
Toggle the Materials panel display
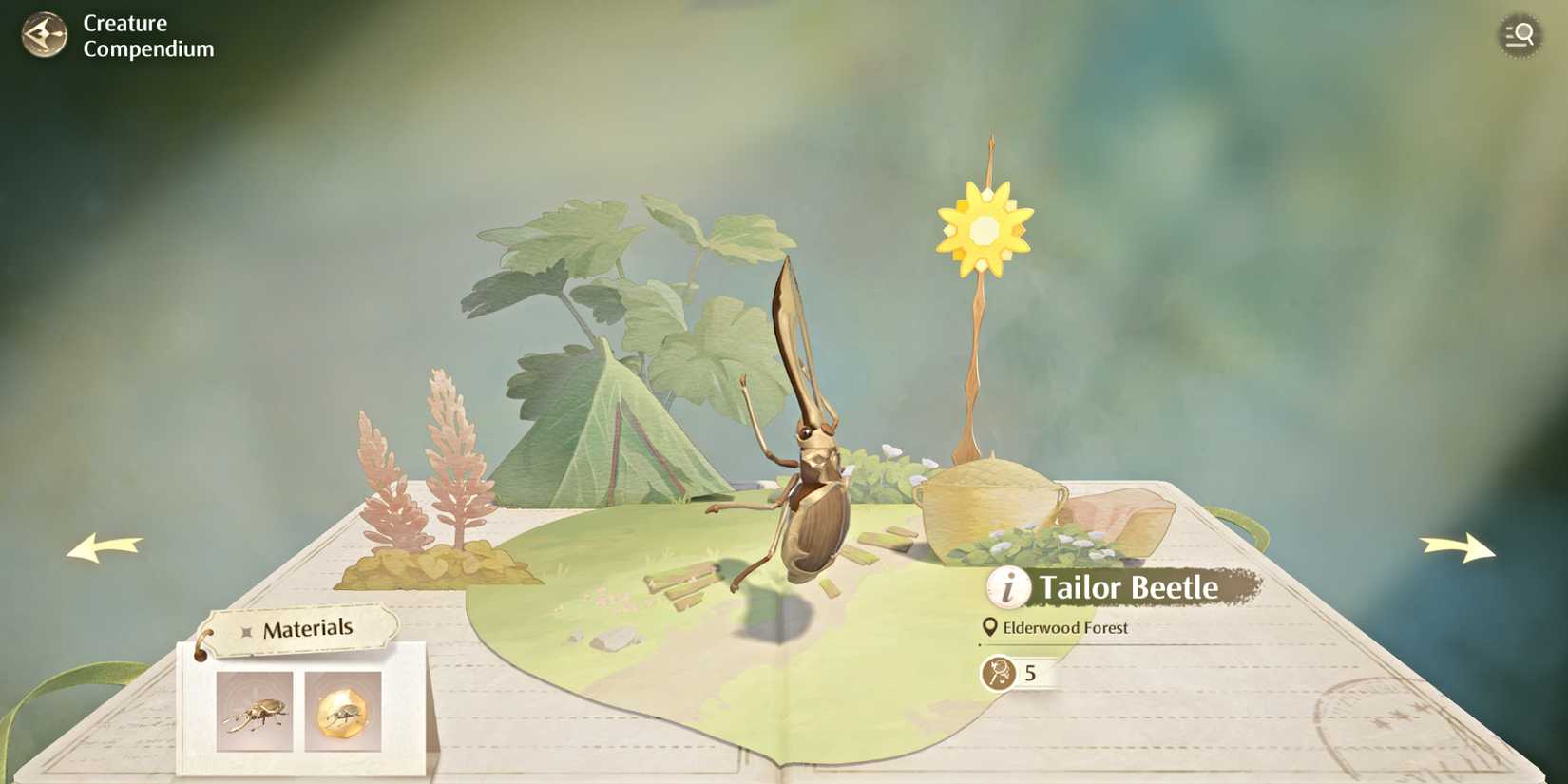(x=297, y=627)
